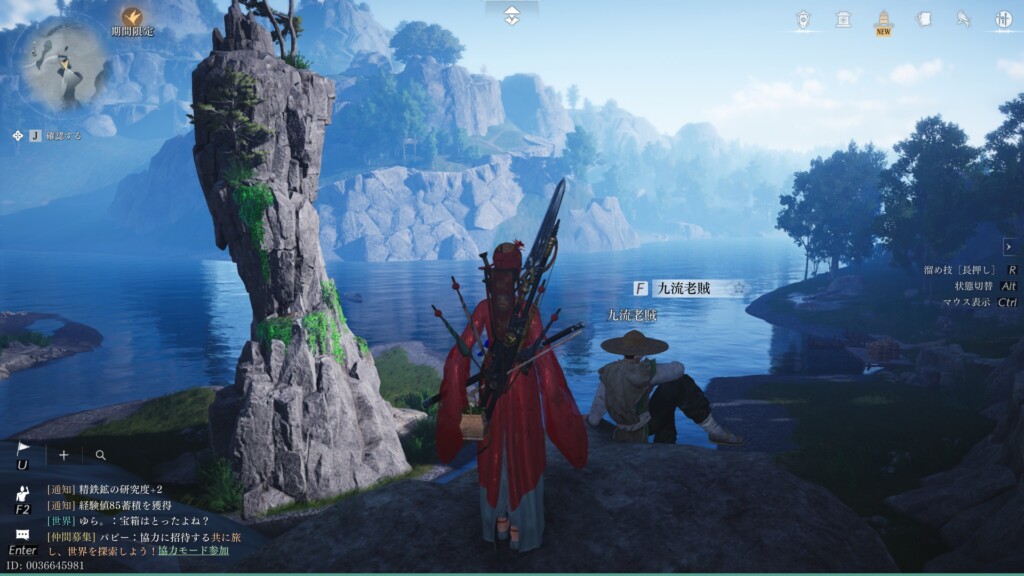Open the stacked pages menu icon
Viewport: 1024px width, 576px height.
pos(923,19)
